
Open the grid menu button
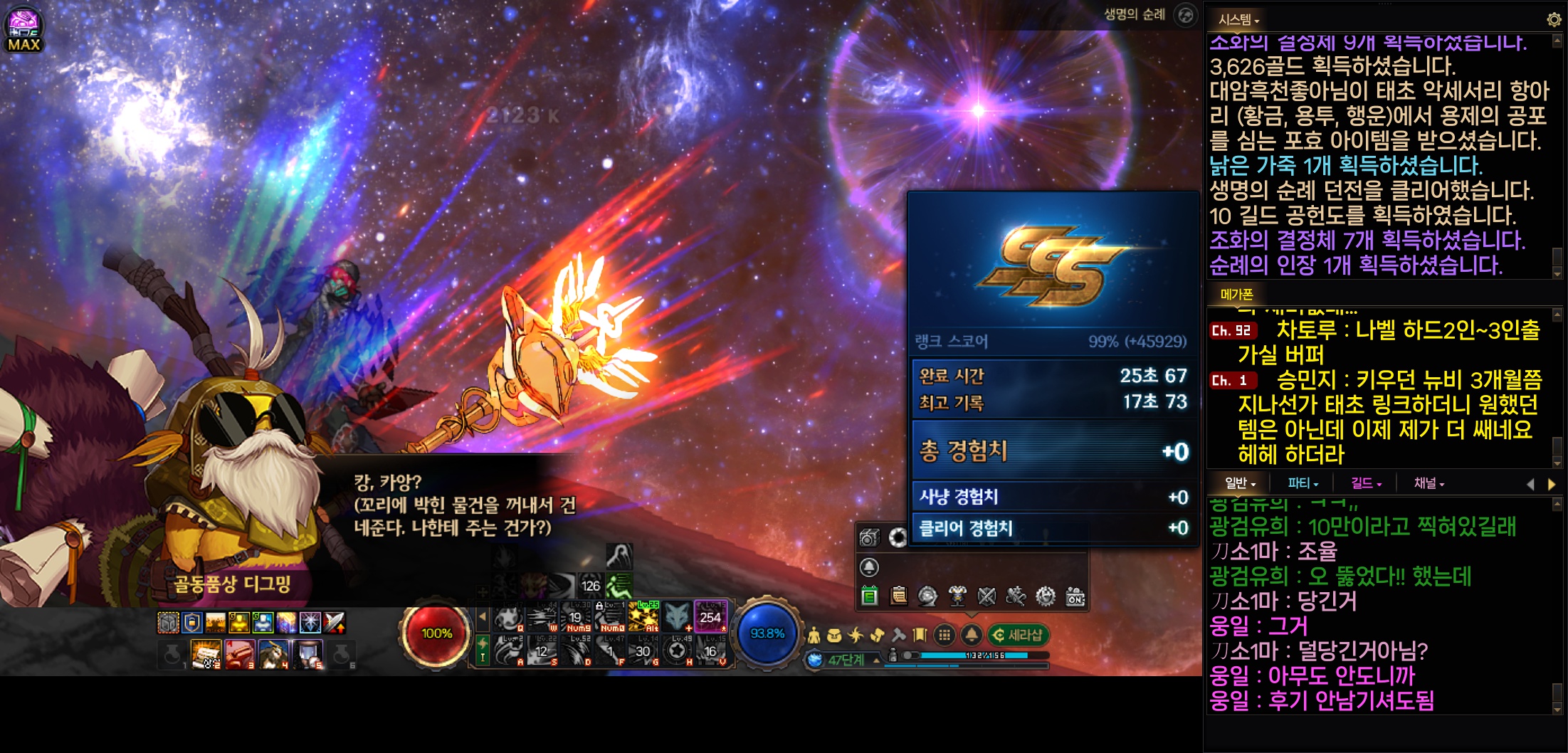click(x=945, y=635)
